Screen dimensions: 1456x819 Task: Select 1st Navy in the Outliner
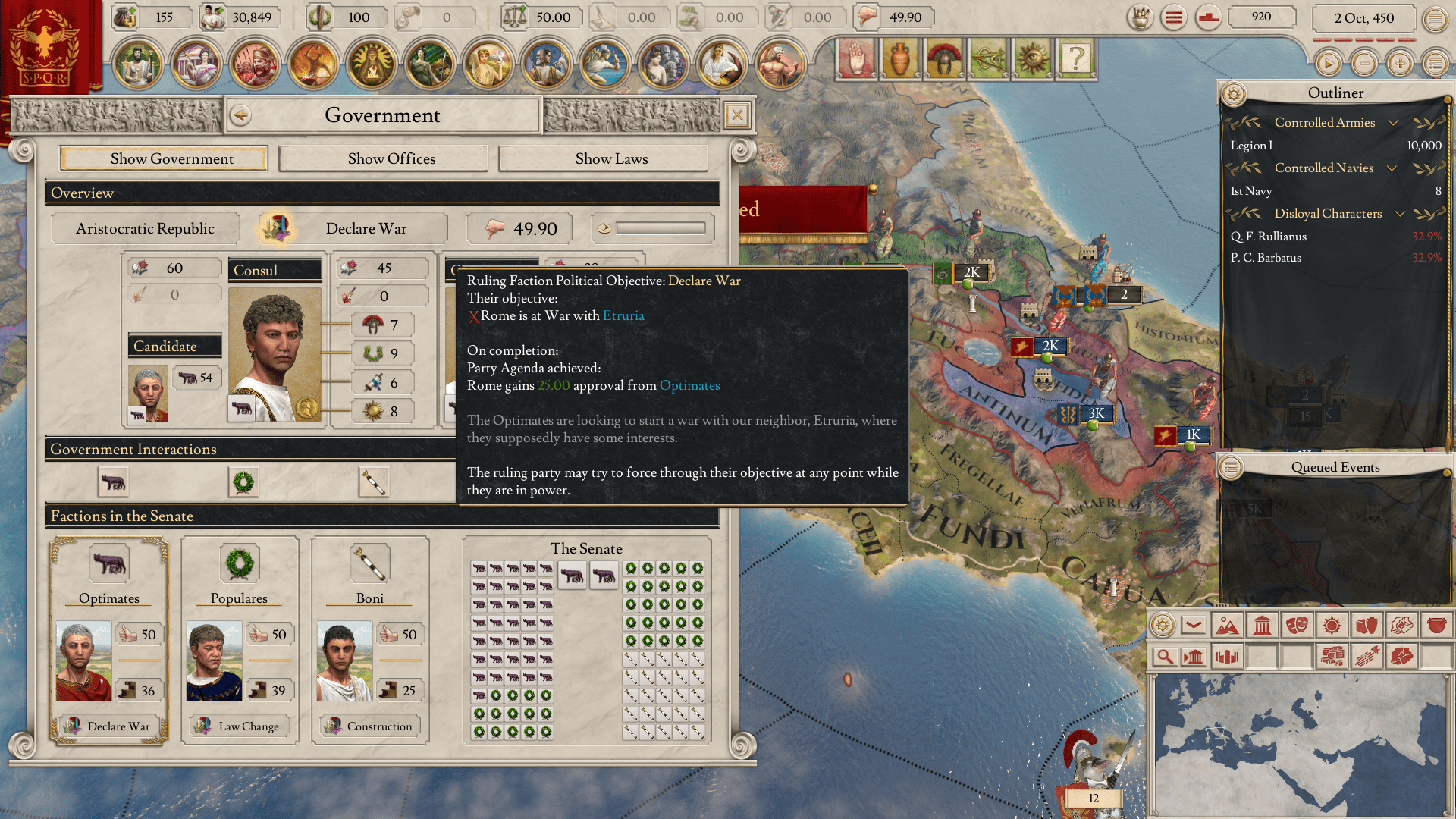click(x=1251, y=191)
